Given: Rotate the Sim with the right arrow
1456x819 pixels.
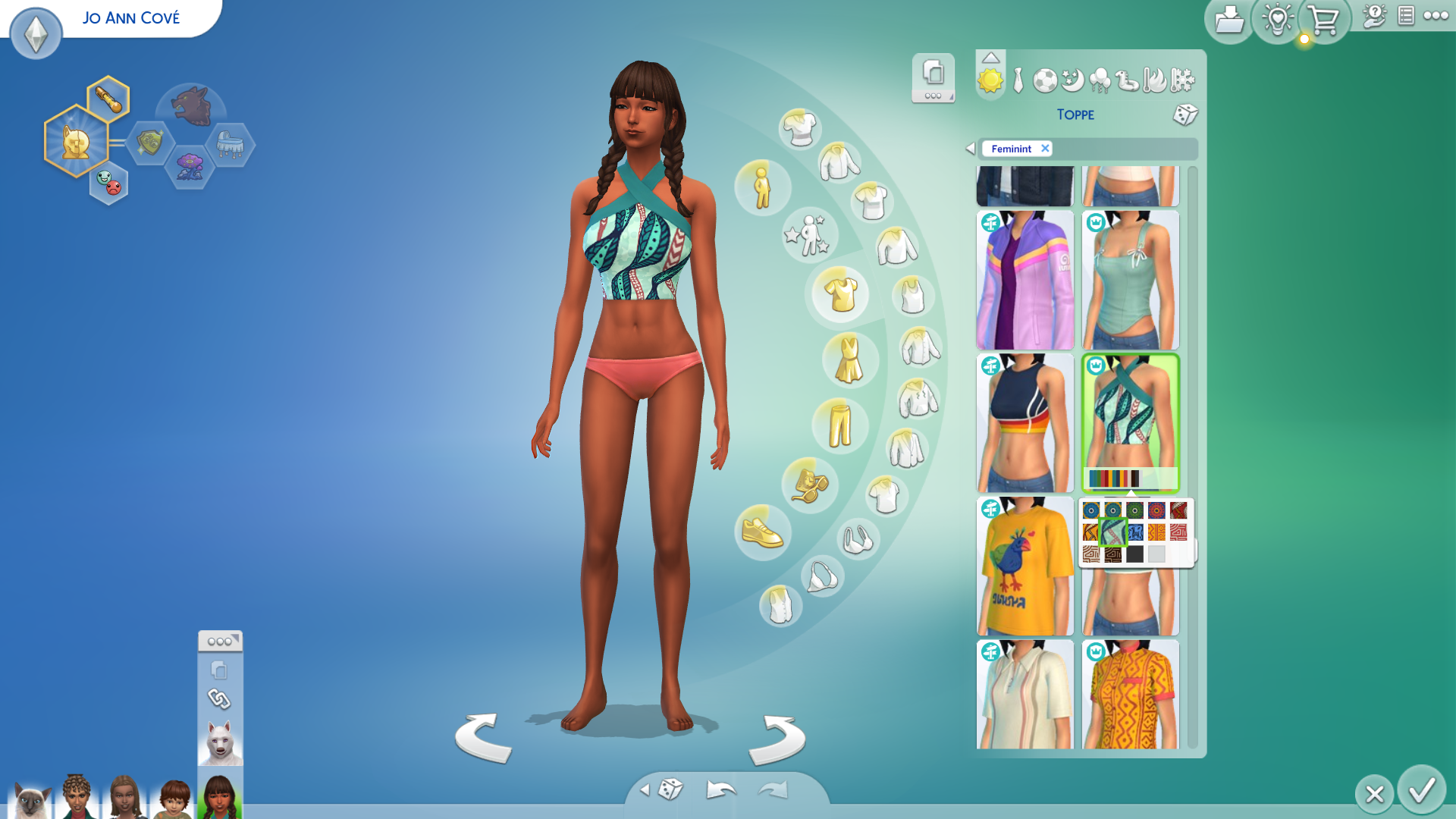Looking at the screenshot, I should (777, 739).
